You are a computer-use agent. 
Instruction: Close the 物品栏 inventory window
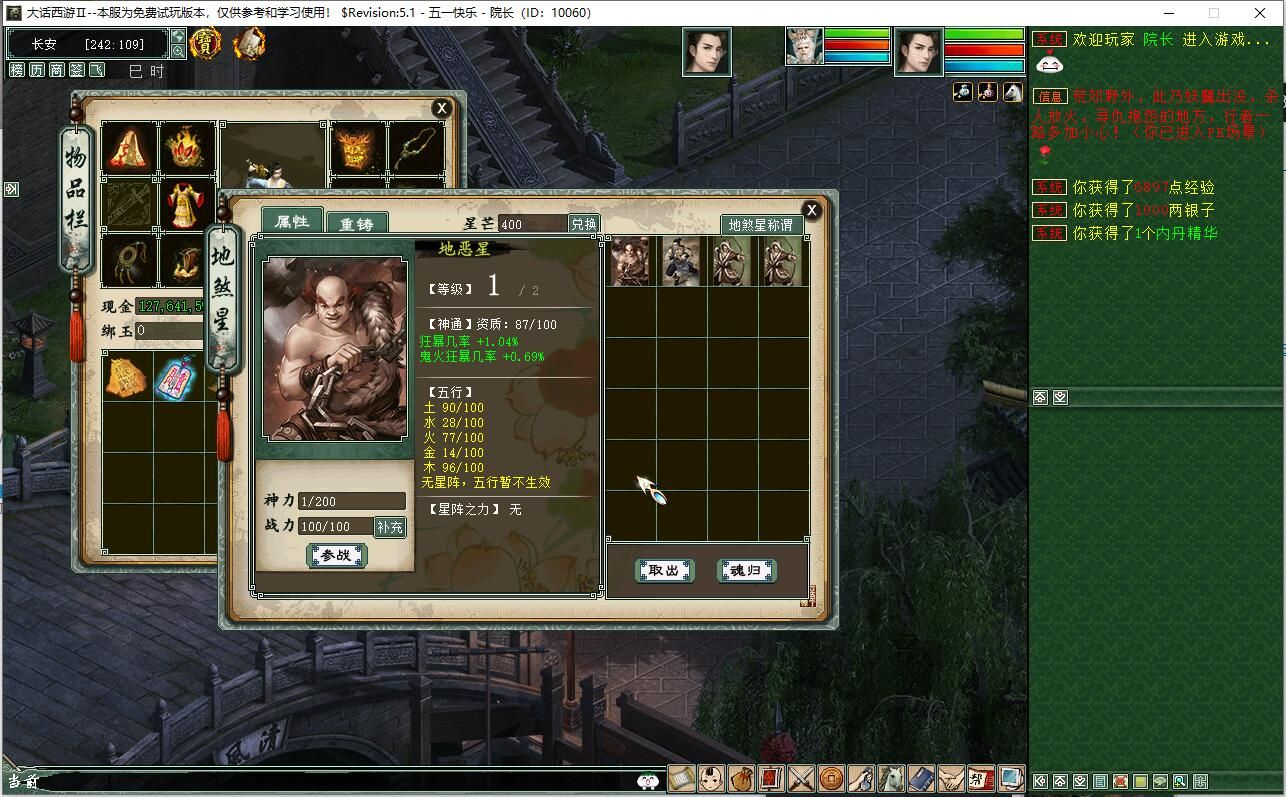tap(441, 108)
